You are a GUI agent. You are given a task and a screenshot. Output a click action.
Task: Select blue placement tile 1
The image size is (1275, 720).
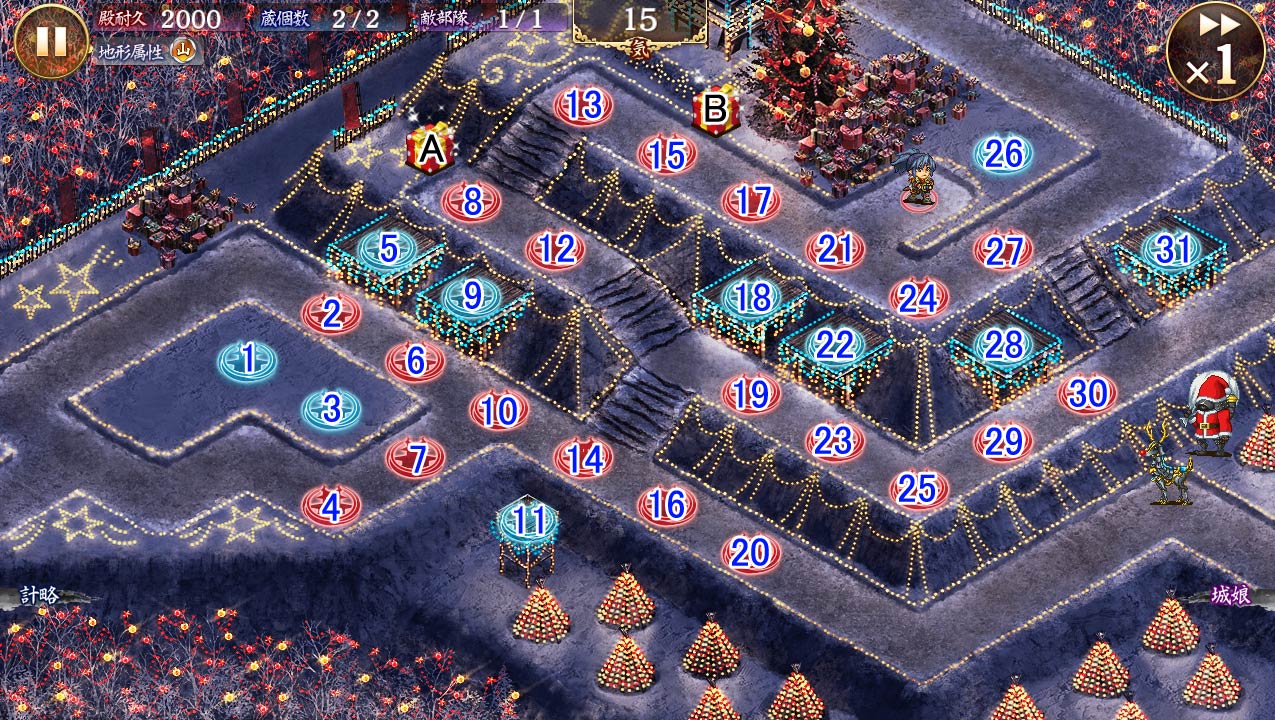pos(248,359)
